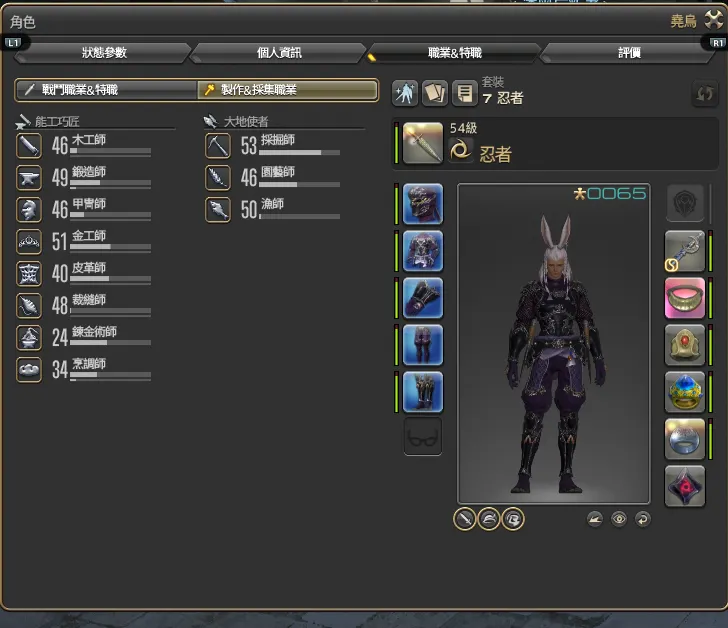Switch to the 狀態參數 tab
Image resolution: width=728 pixels, height=628 pixels.
coord(104,53)
